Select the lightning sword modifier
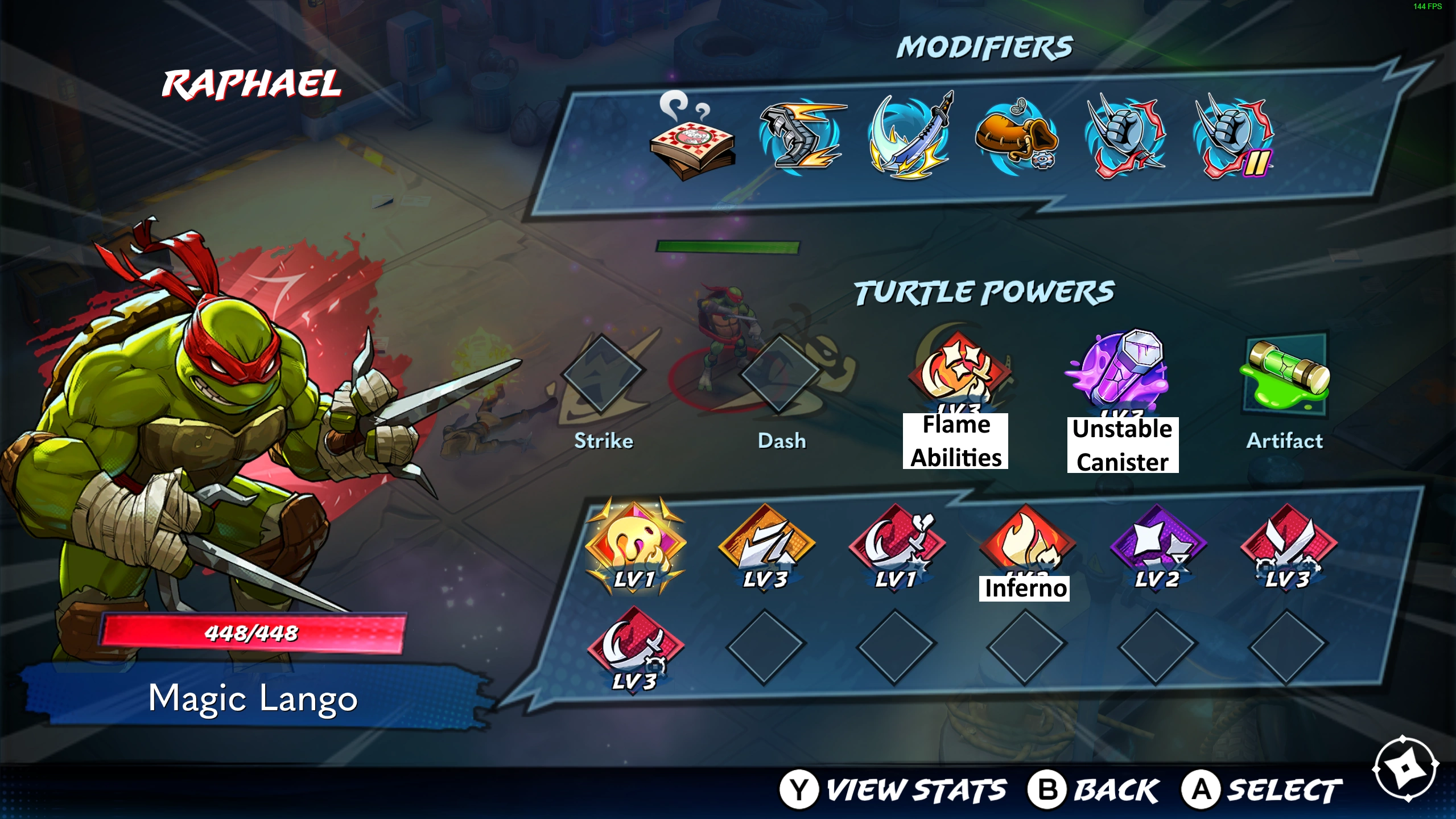 tap(909, 137)
